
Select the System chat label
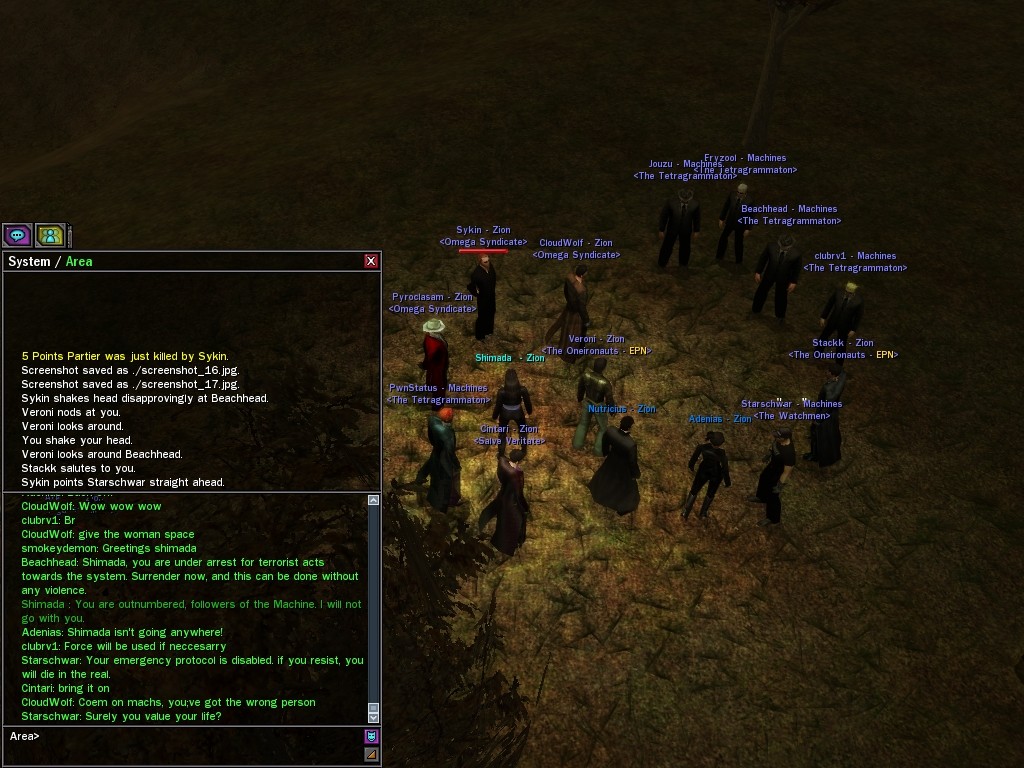[x=28, y=262]
